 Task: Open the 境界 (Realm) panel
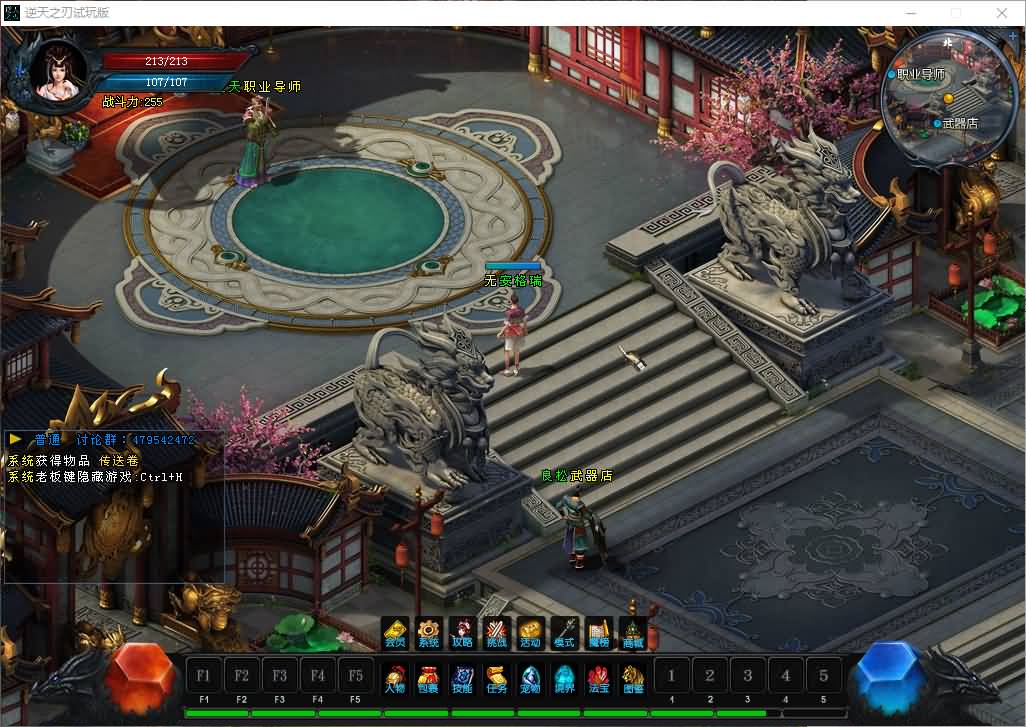[x=564, y=679]
